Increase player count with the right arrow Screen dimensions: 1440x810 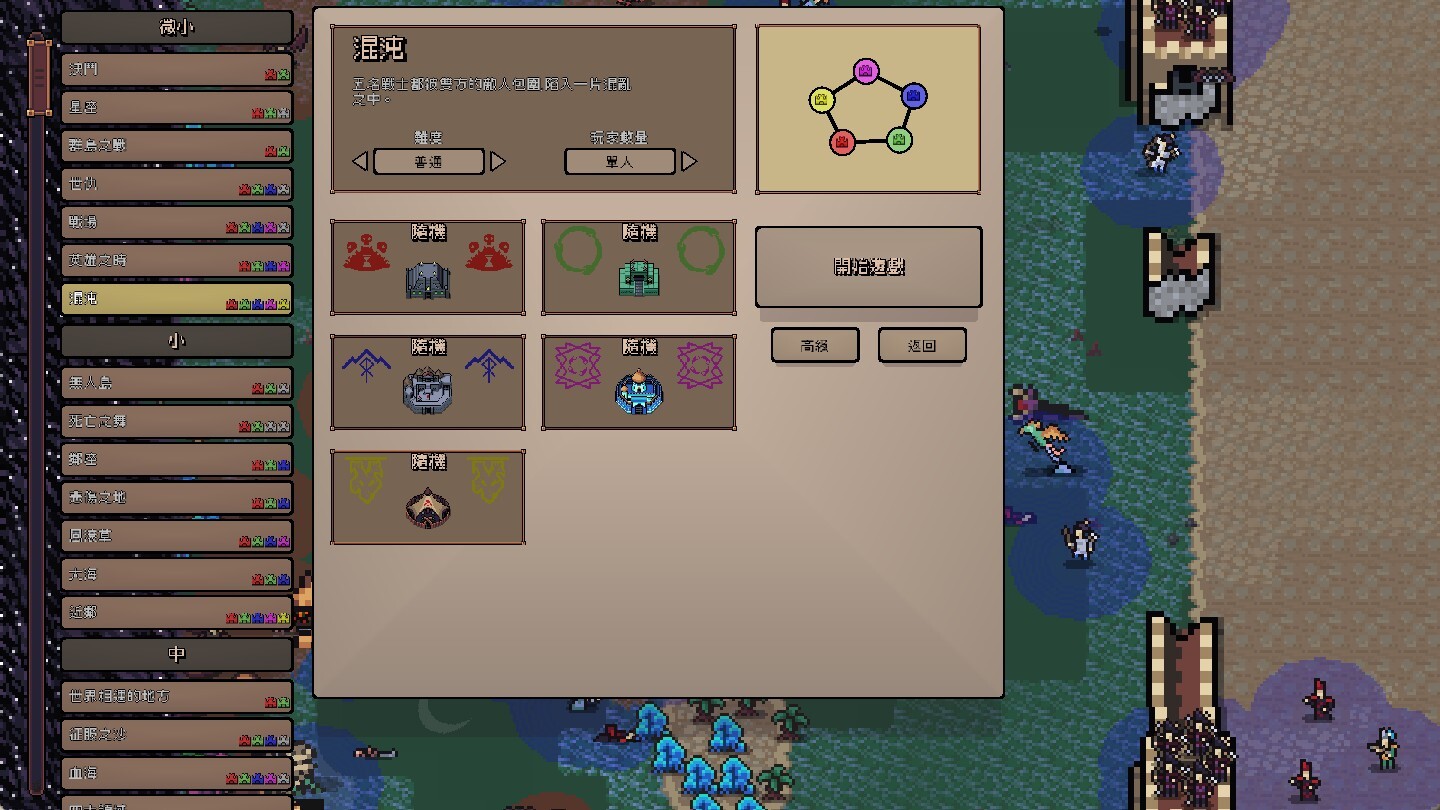[x=688, y=162]
